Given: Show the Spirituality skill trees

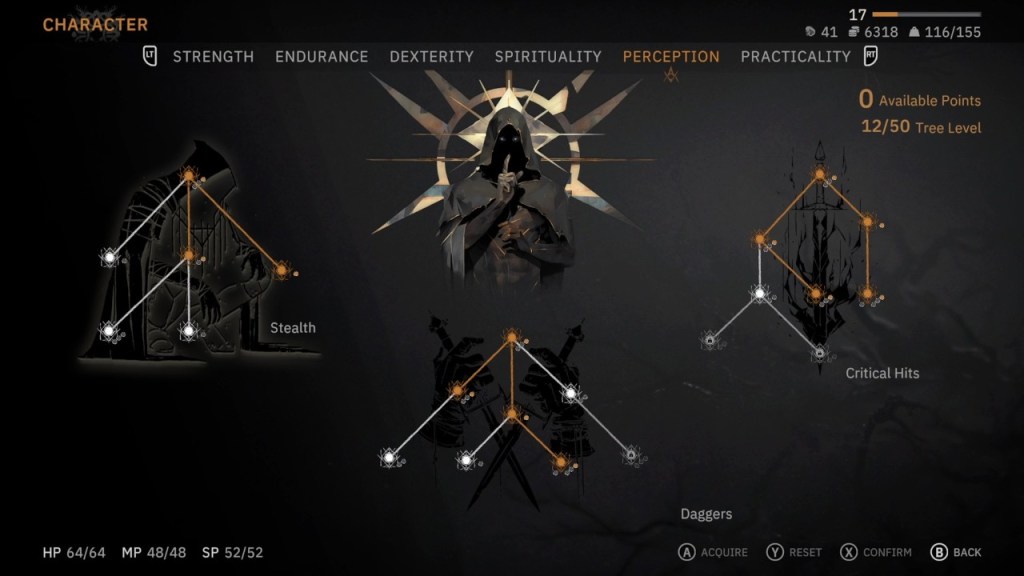Looking at the screenshot, I should 548,57.
